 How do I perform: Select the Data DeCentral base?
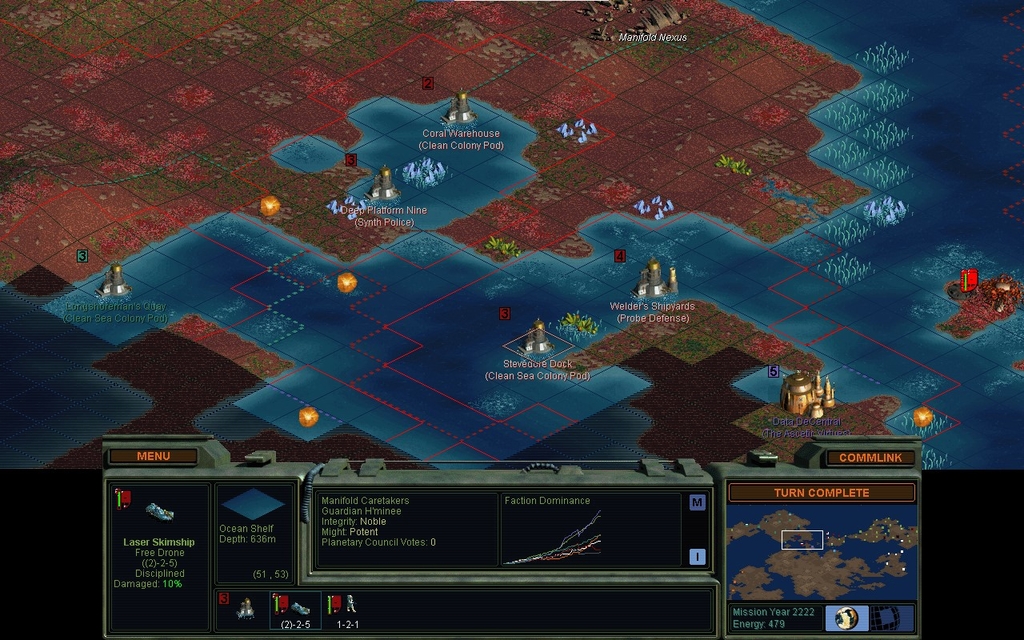803,392
